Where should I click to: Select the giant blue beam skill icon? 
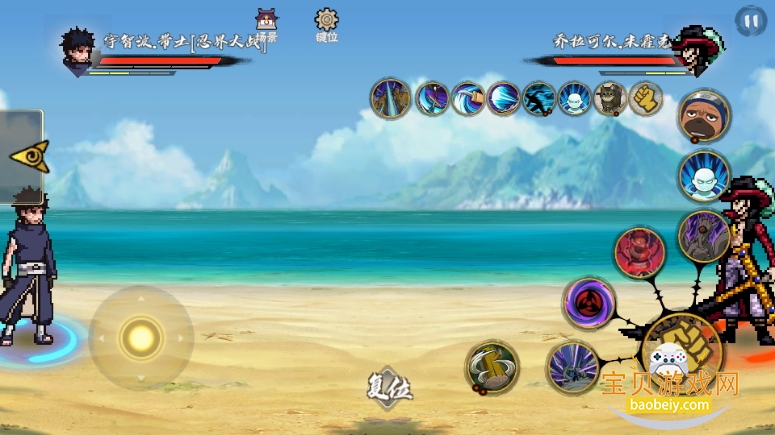[x=503, y=98]
